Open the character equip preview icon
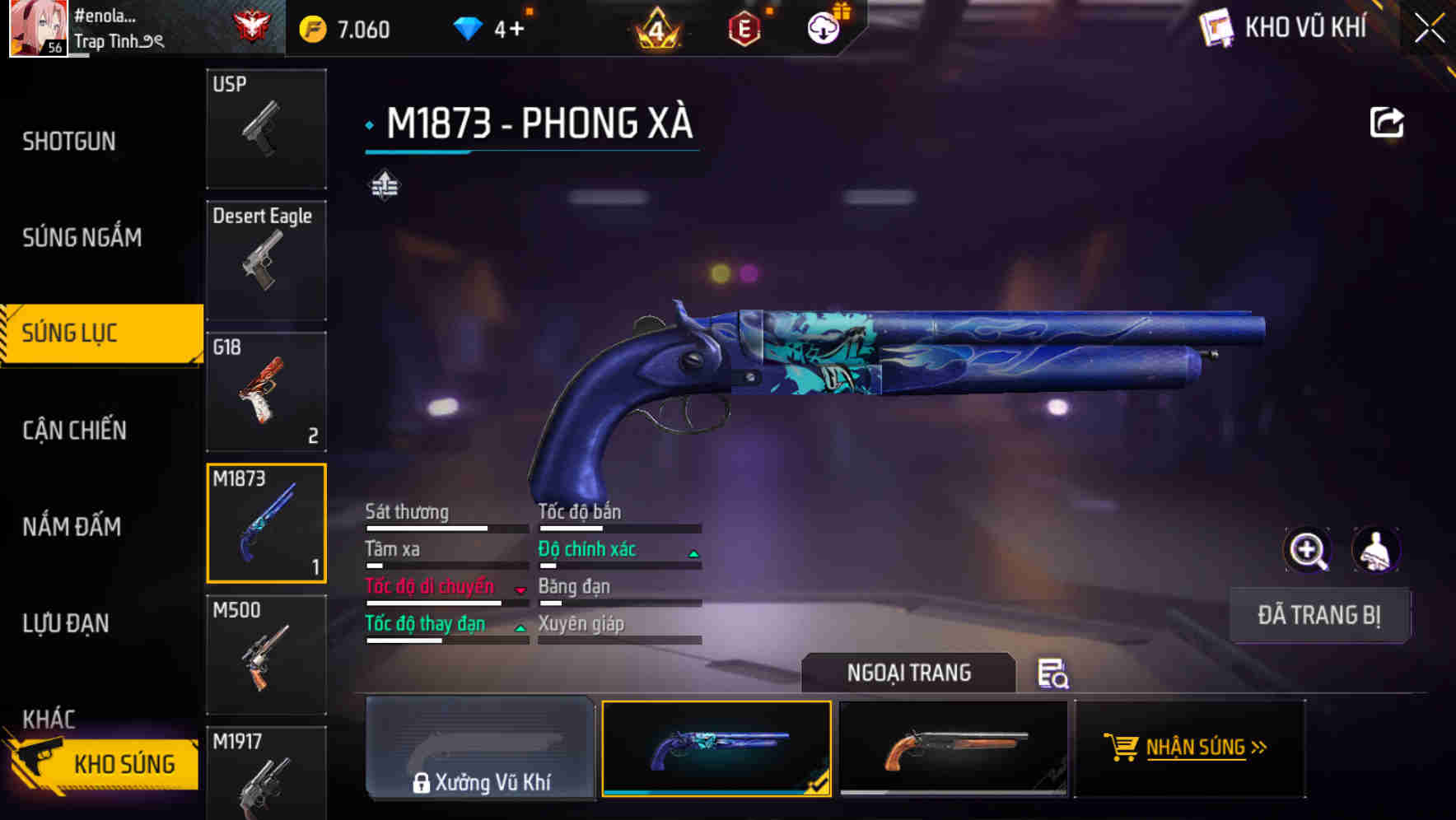1456x820 pixels. [x=1377, y=549]
